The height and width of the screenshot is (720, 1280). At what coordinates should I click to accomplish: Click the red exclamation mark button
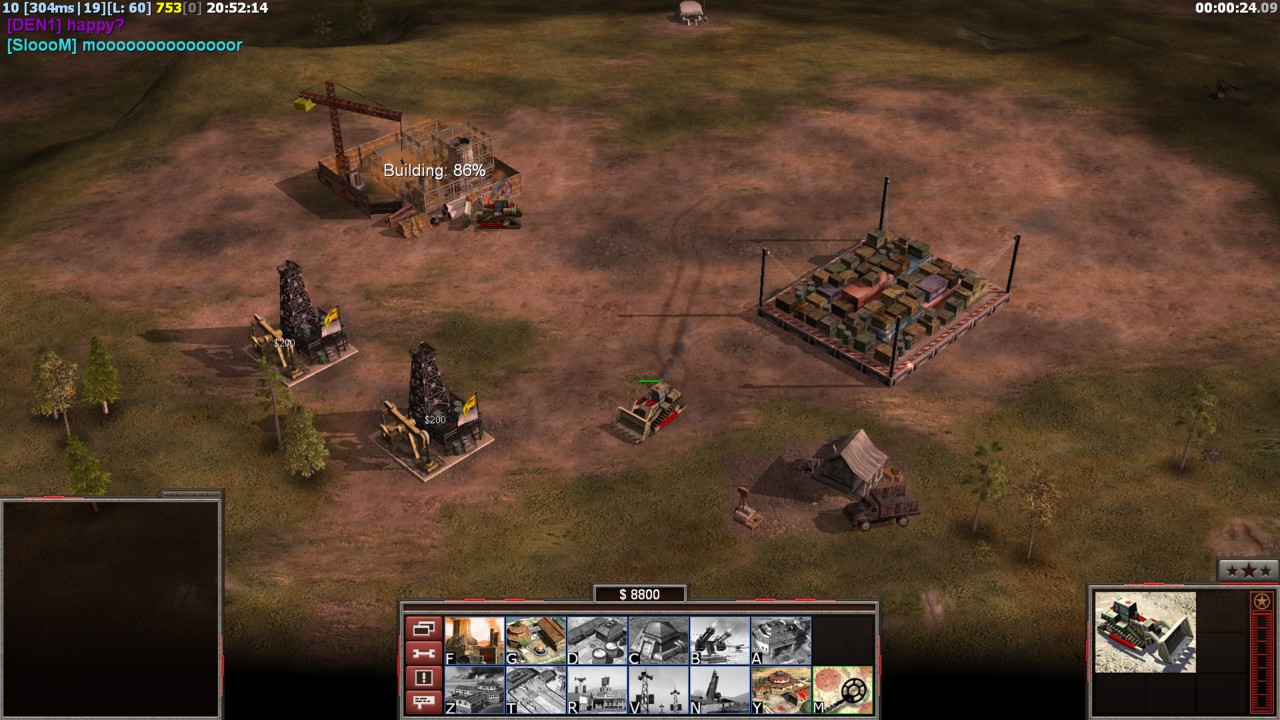(x=423, y=678)
